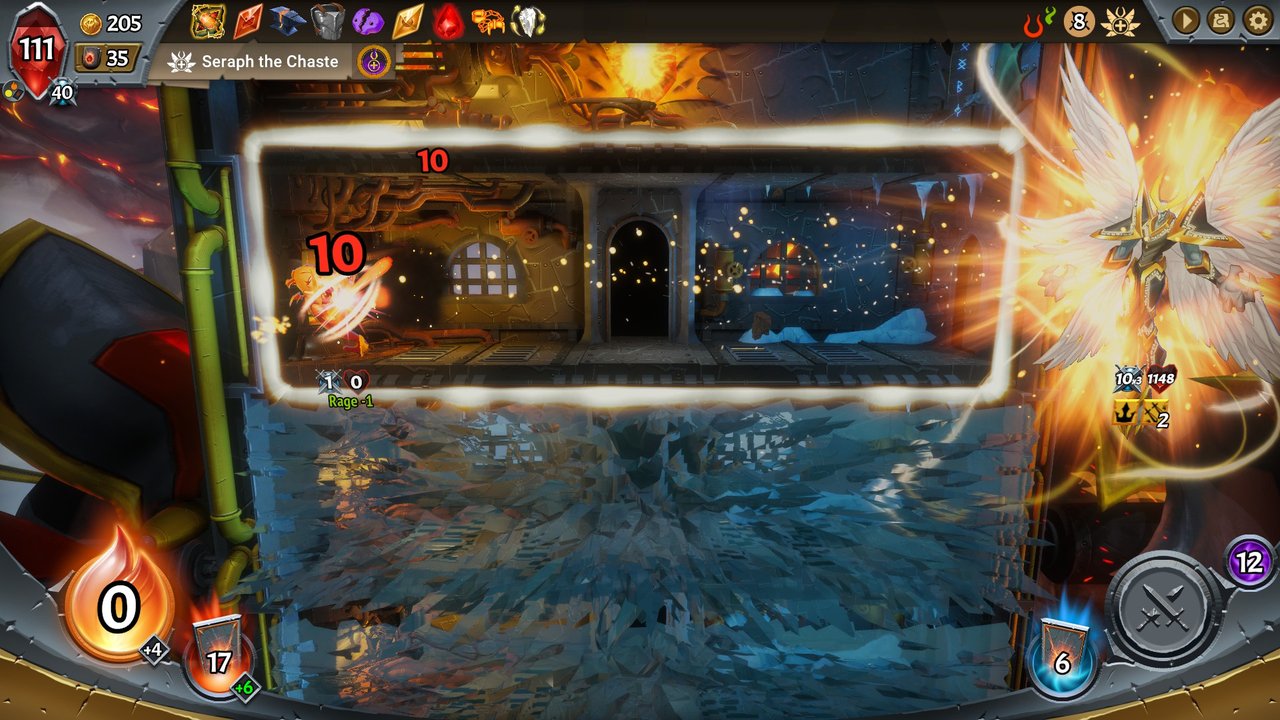
Task: Open the battle log panel
Action: (x=1223, y=18)
